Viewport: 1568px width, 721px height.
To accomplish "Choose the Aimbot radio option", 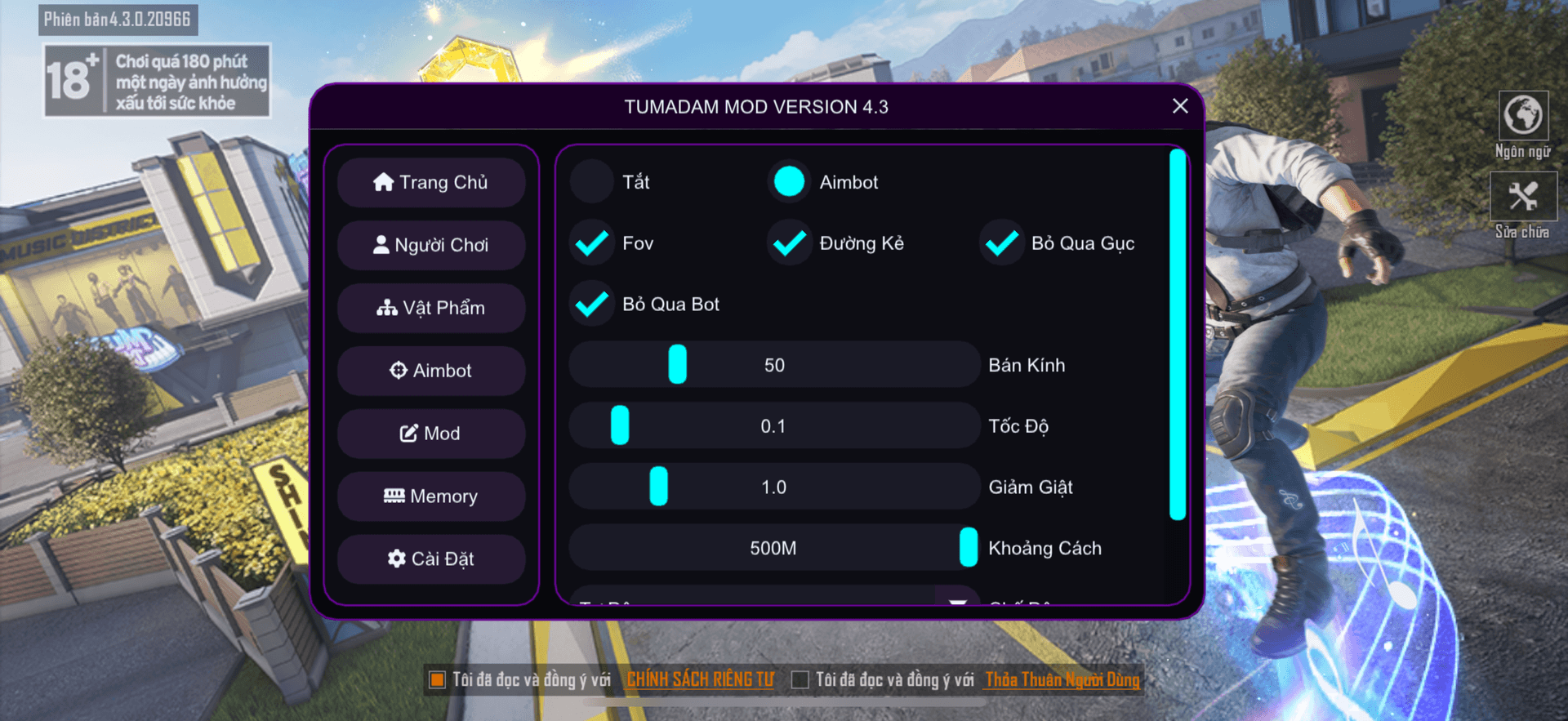I will click(789, 181).
